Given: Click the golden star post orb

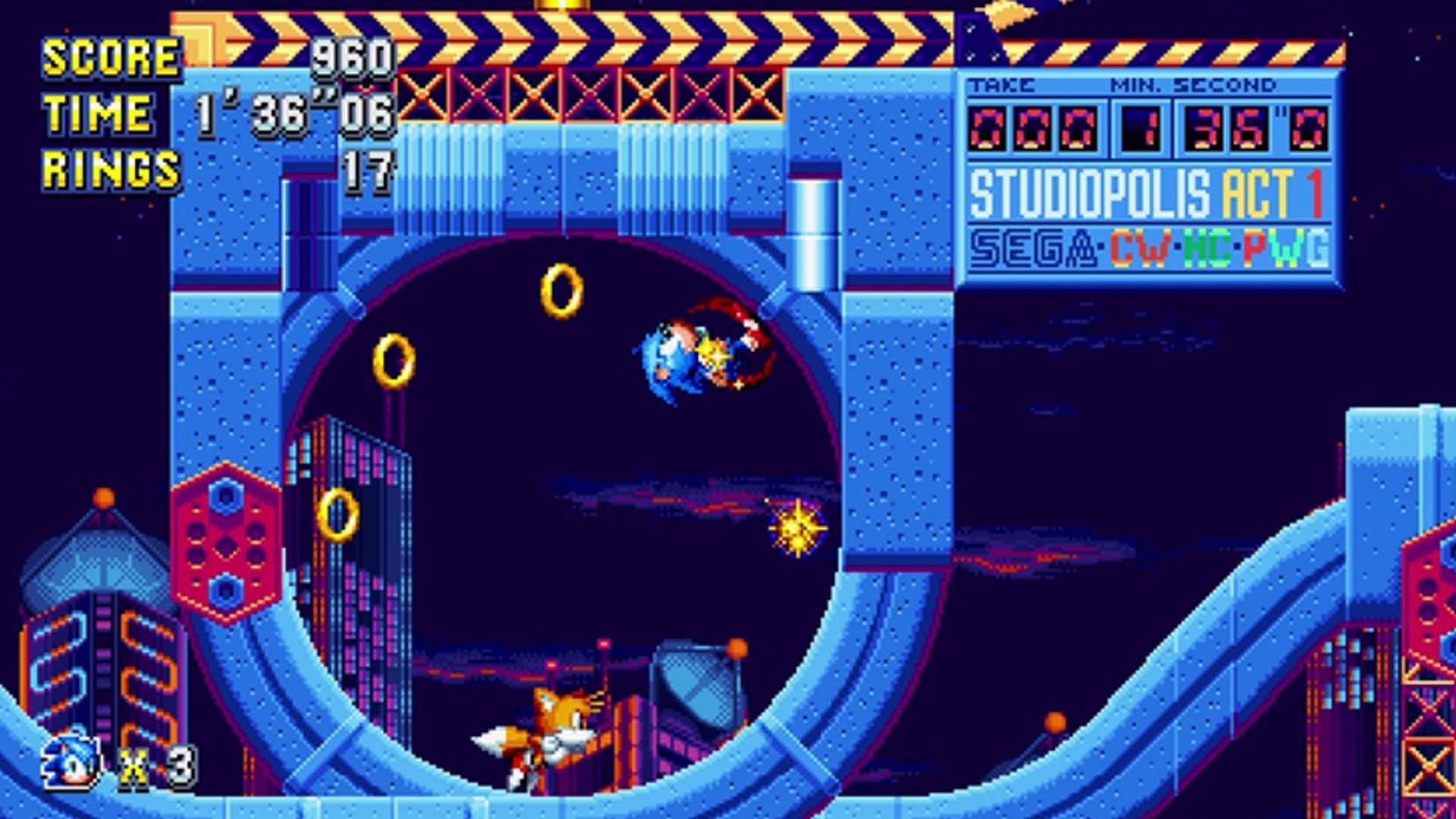Looking at the screenshot, I should pyautogui.click(x=799, y=529).
